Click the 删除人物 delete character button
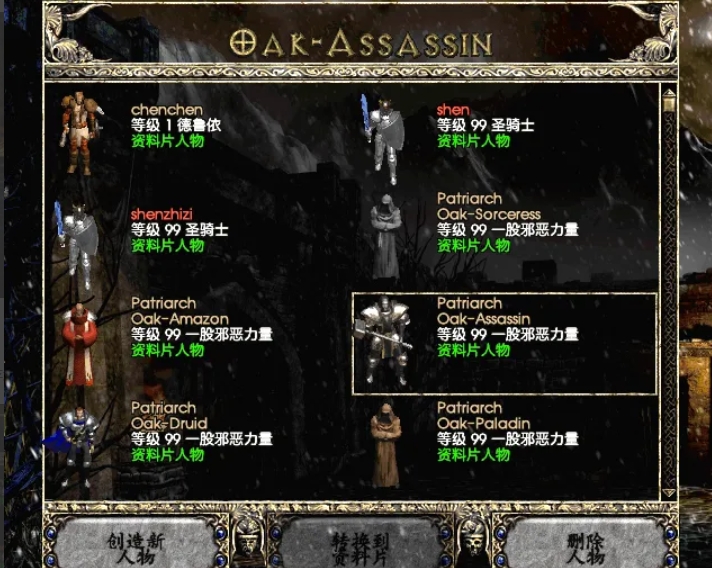Image resolution: width=712 pixels, height=568 pixels. click(x=585, y=547)
